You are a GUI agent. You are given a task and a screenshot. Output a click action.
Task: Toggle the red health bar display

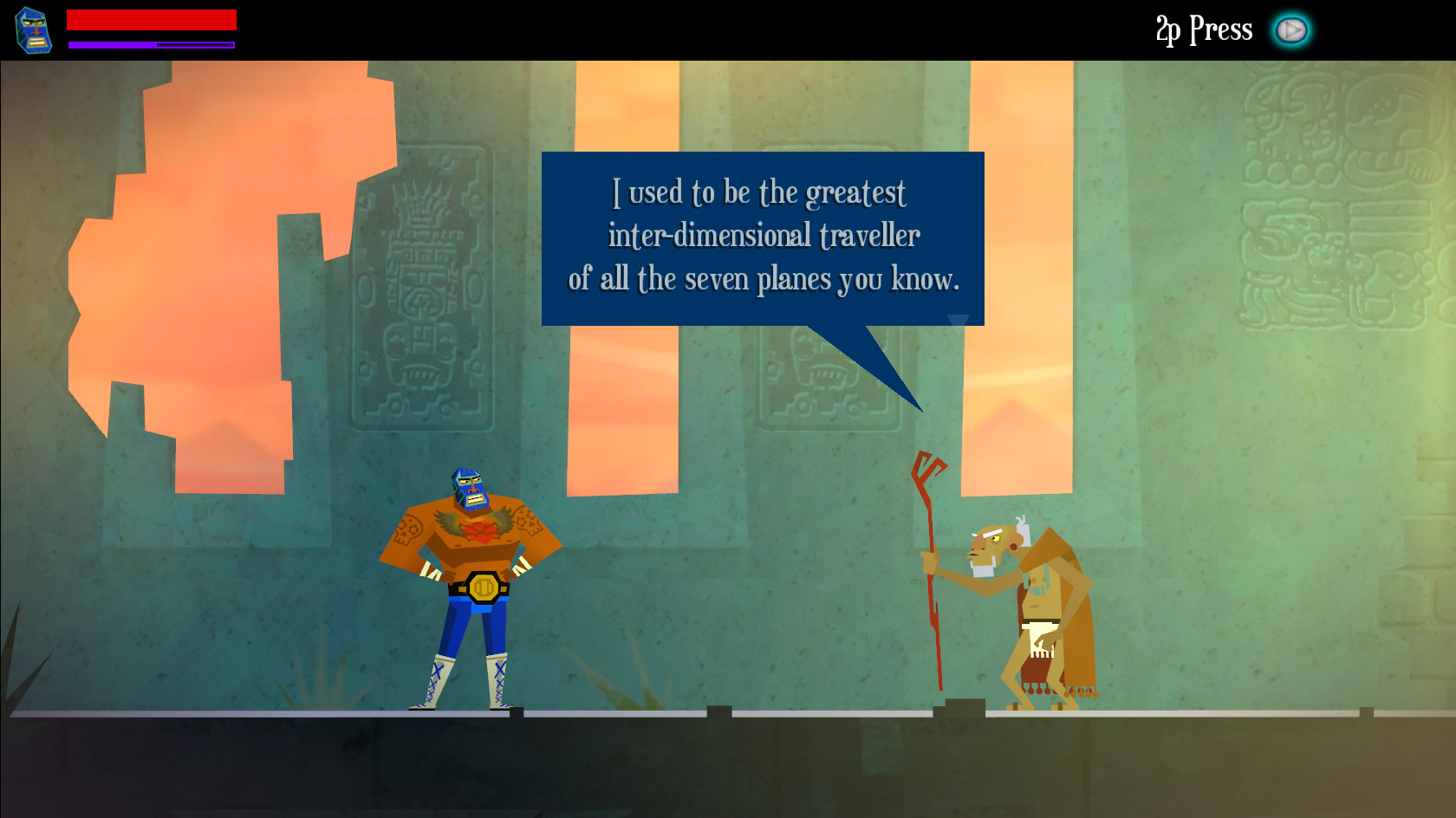tap(152, 19)
